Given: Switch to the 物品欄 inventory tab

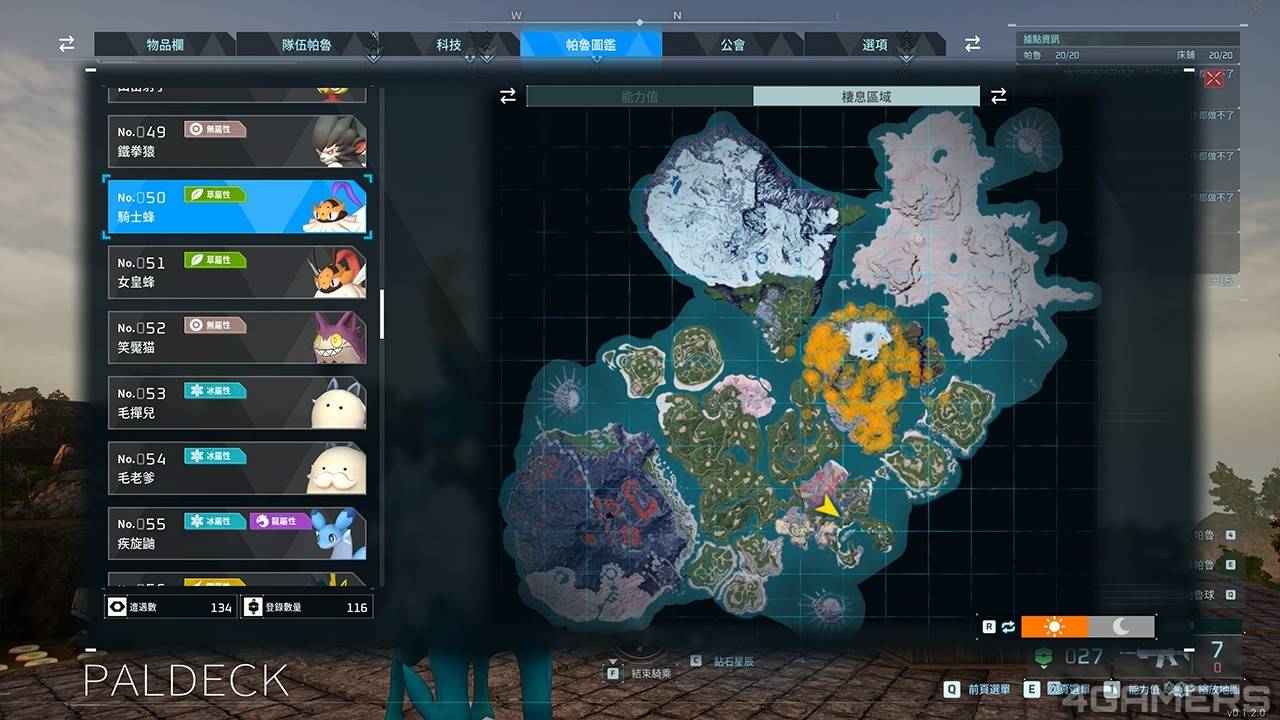Looking at the screenshot, I should 164,45.
